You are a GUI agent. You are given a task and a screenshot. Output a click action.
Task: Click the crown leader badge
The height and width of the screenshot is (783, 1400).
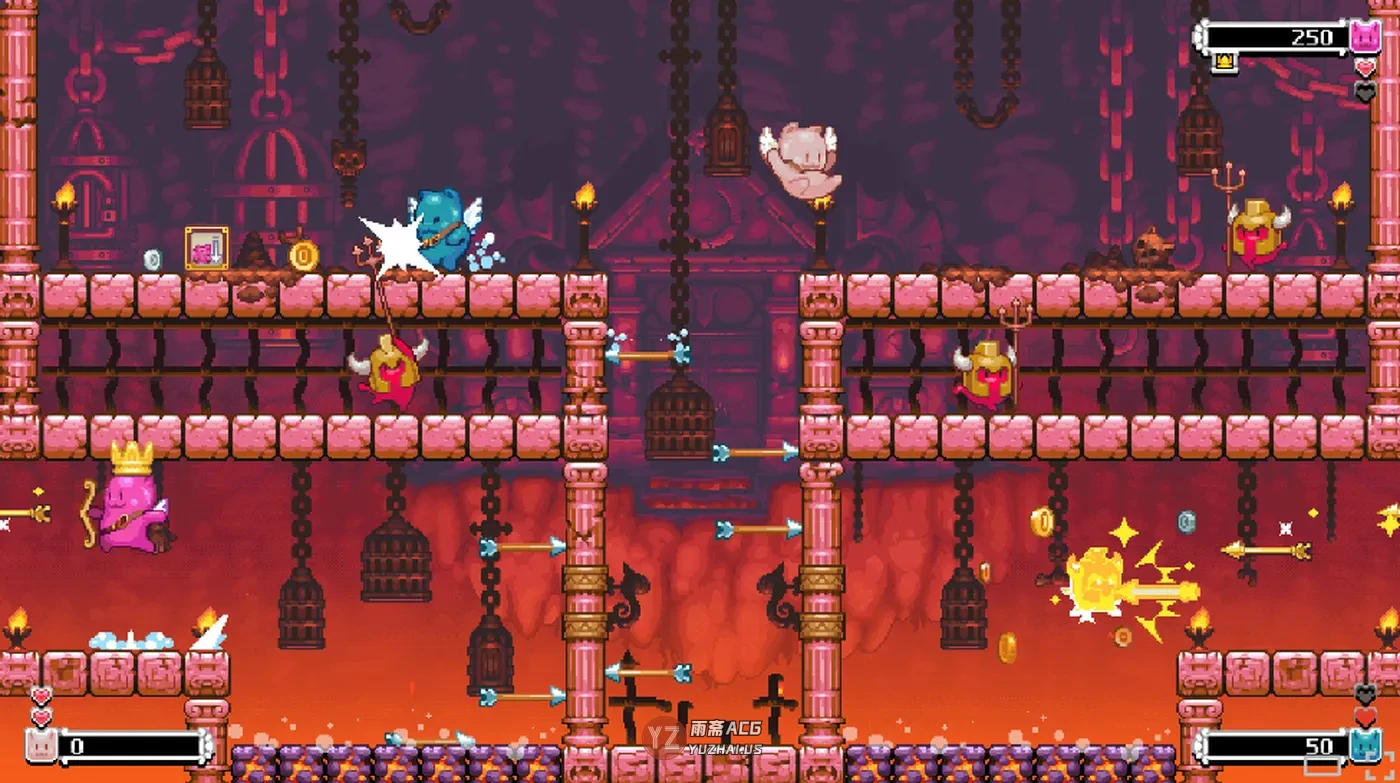1222,64
